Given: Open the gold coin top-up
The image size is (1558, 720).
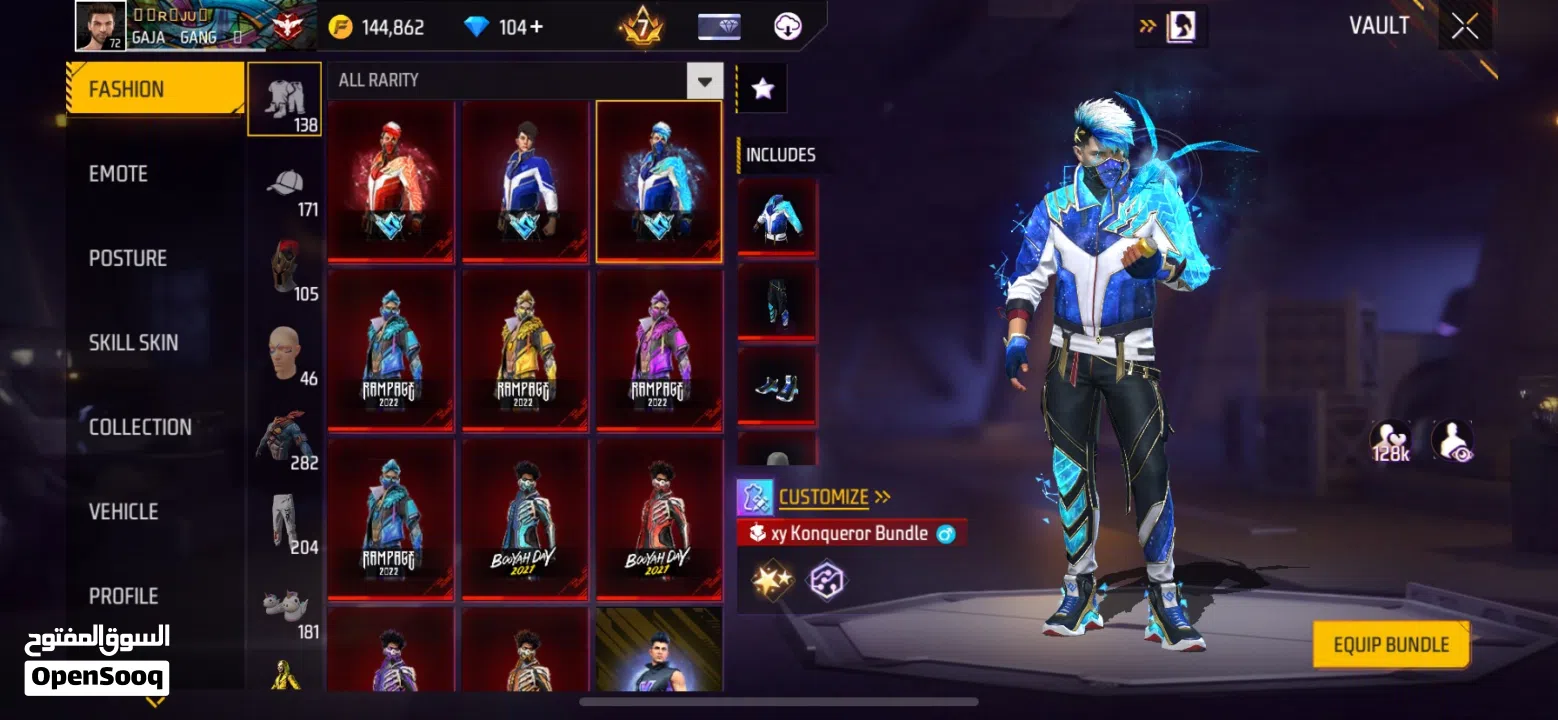Looking at the screenshot, I should click(x=372, y=26).
